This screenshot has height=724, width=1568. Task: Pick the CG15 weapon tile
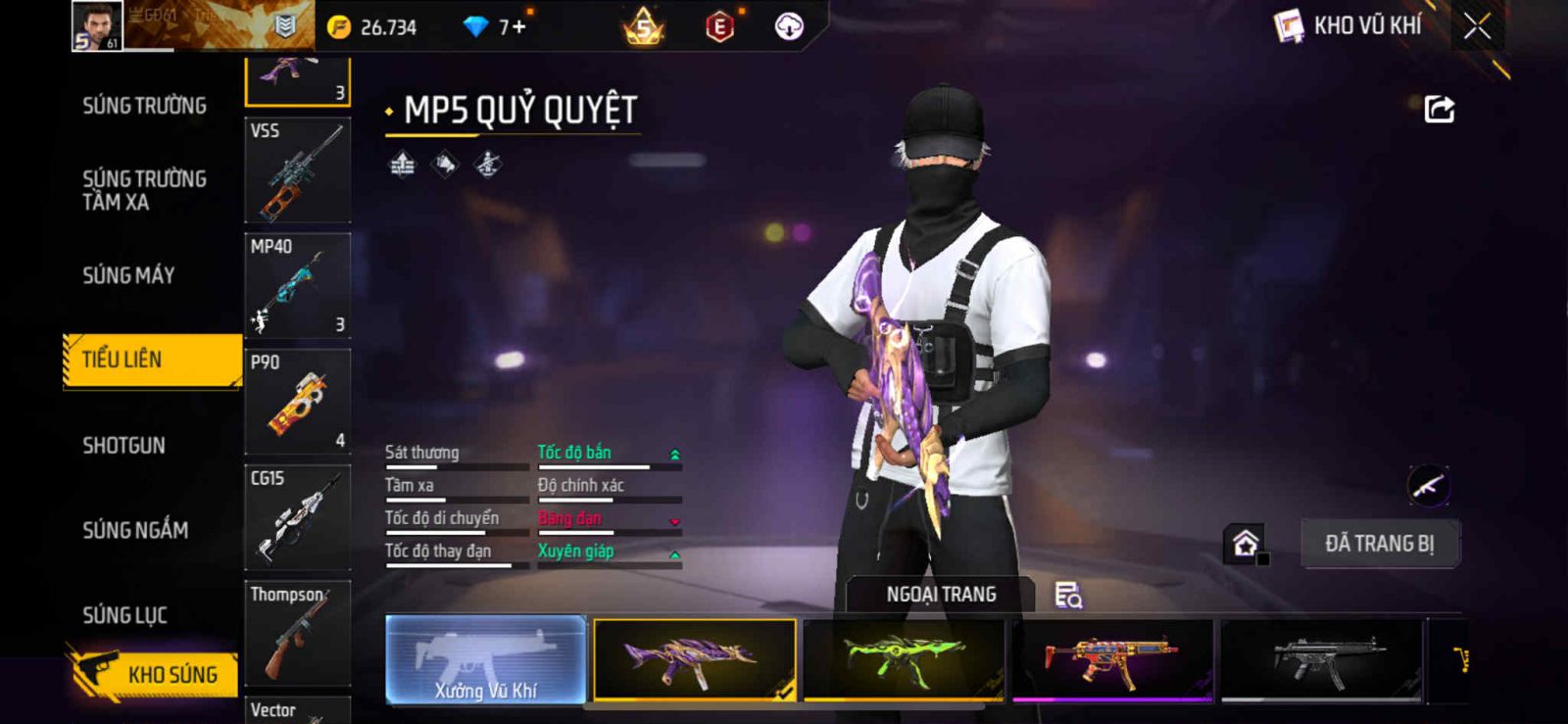[x=297, y=517]
